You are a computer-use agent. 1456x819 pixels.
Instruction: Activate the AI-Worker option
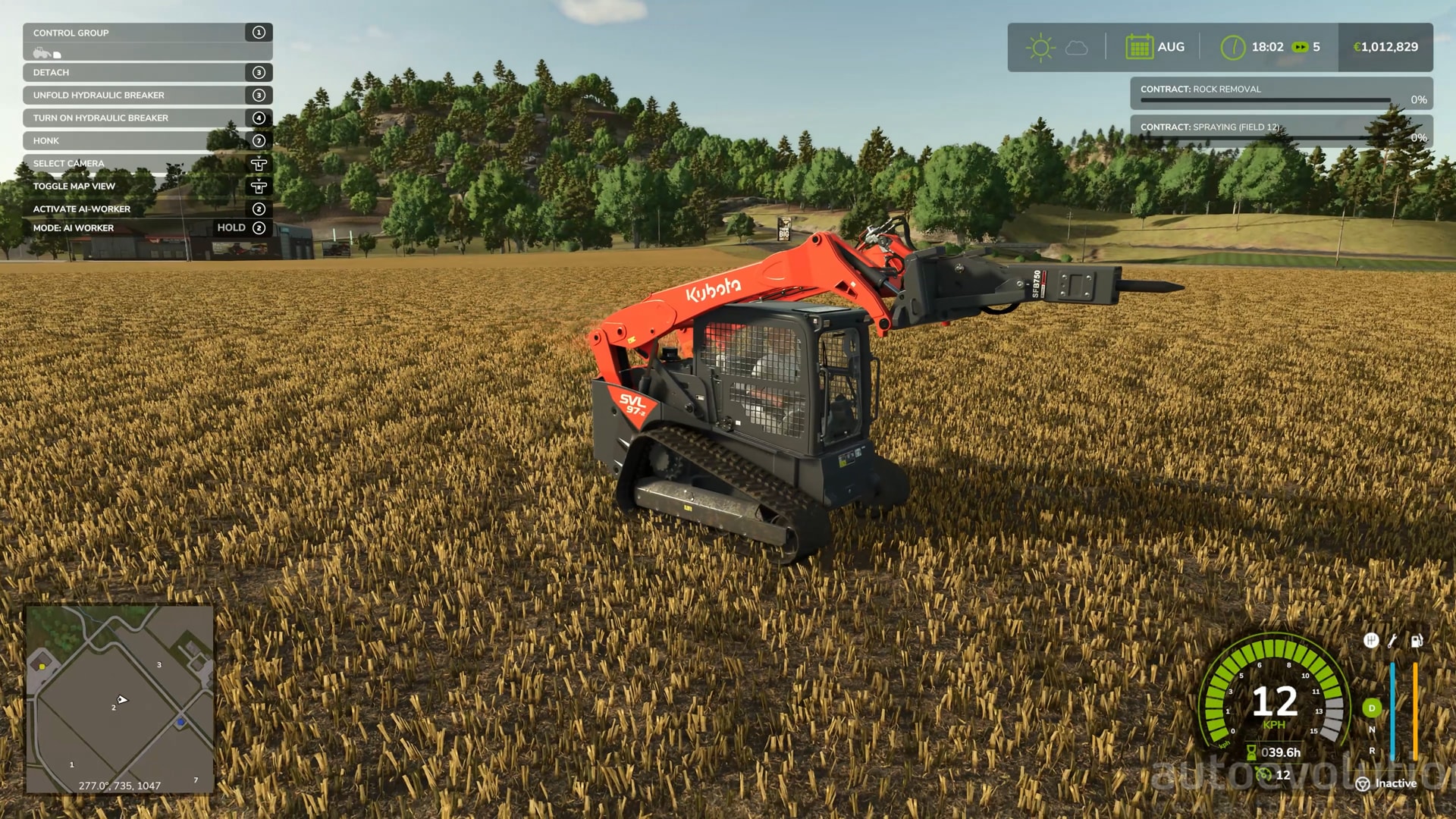tap(147, 209)
